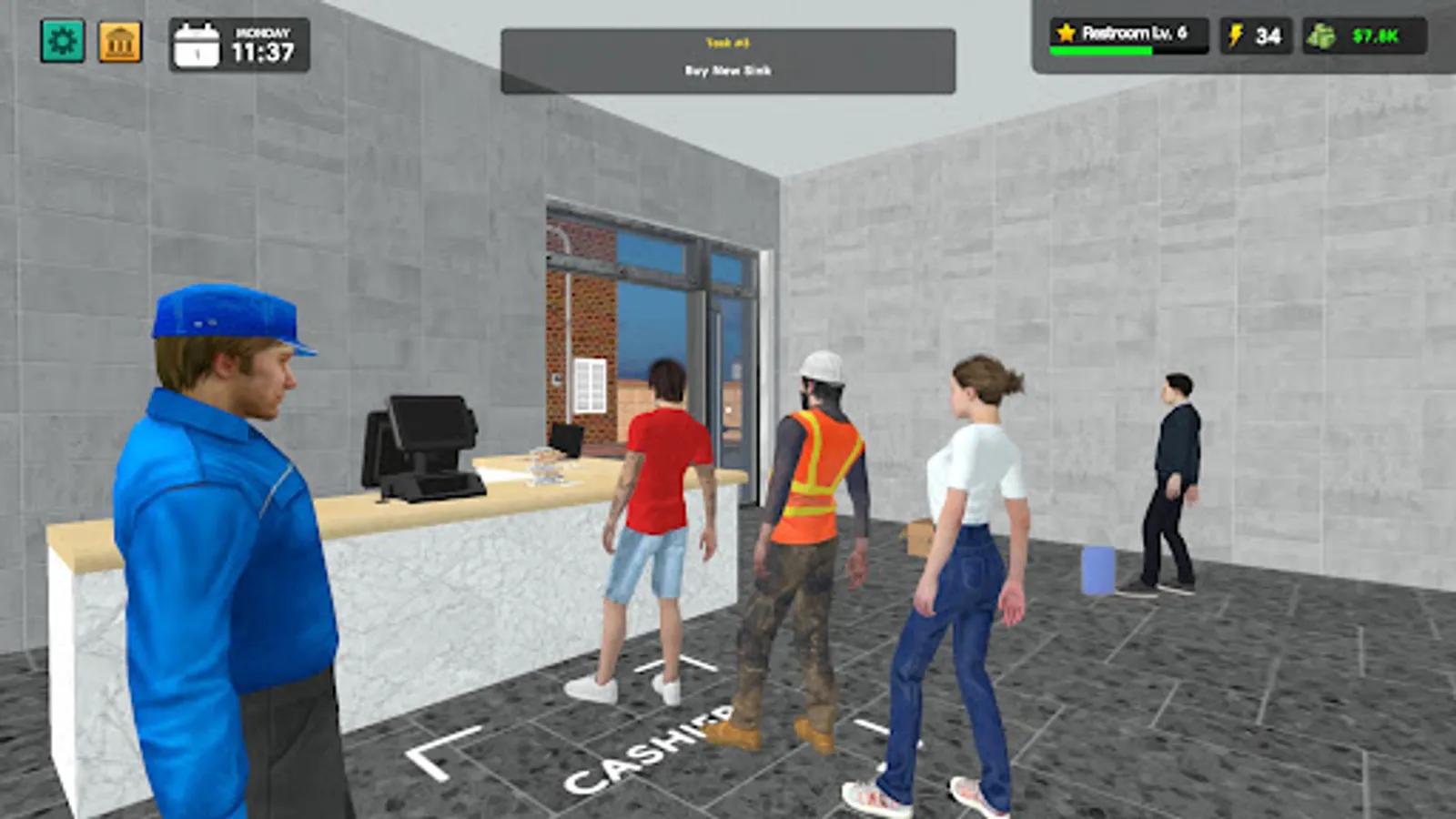Select the lightning energy icon
1456x819 pixels.
[x=1234, y=35]
